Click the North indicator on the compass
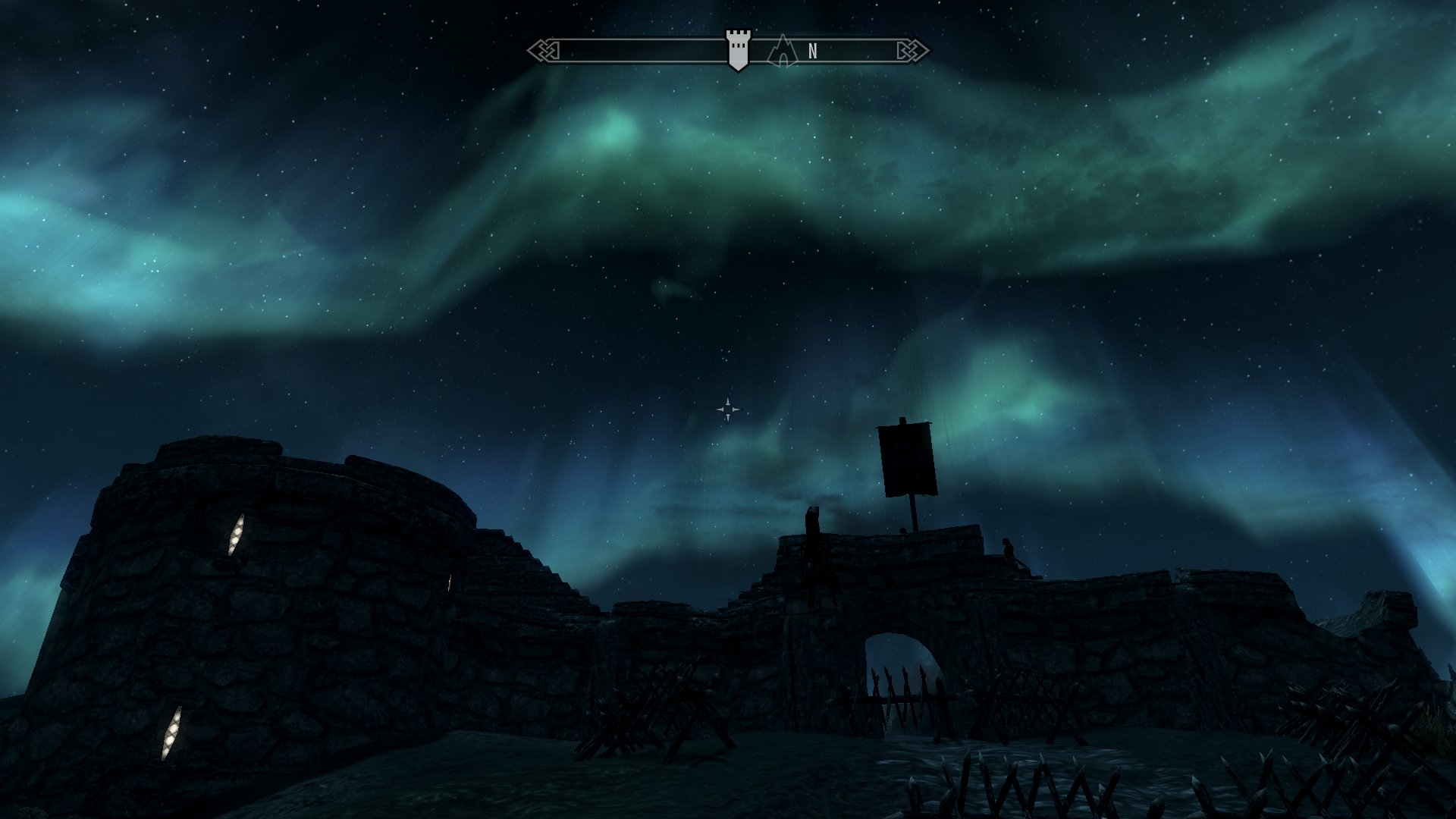1456x819 pixels. click(x=813, y=52)
